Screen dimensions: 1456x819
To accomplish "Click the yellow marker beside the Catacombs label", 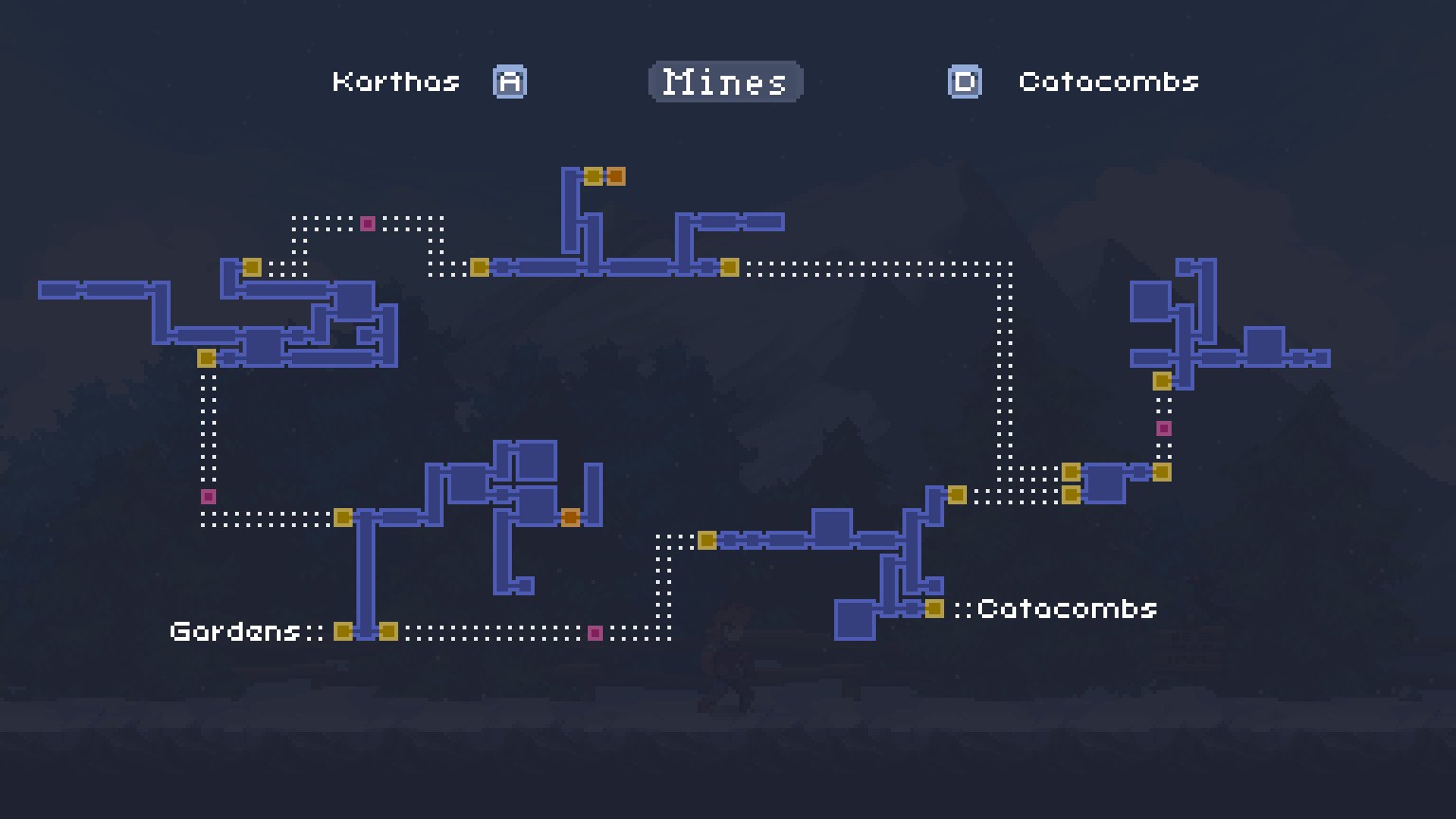I will 937,608.
